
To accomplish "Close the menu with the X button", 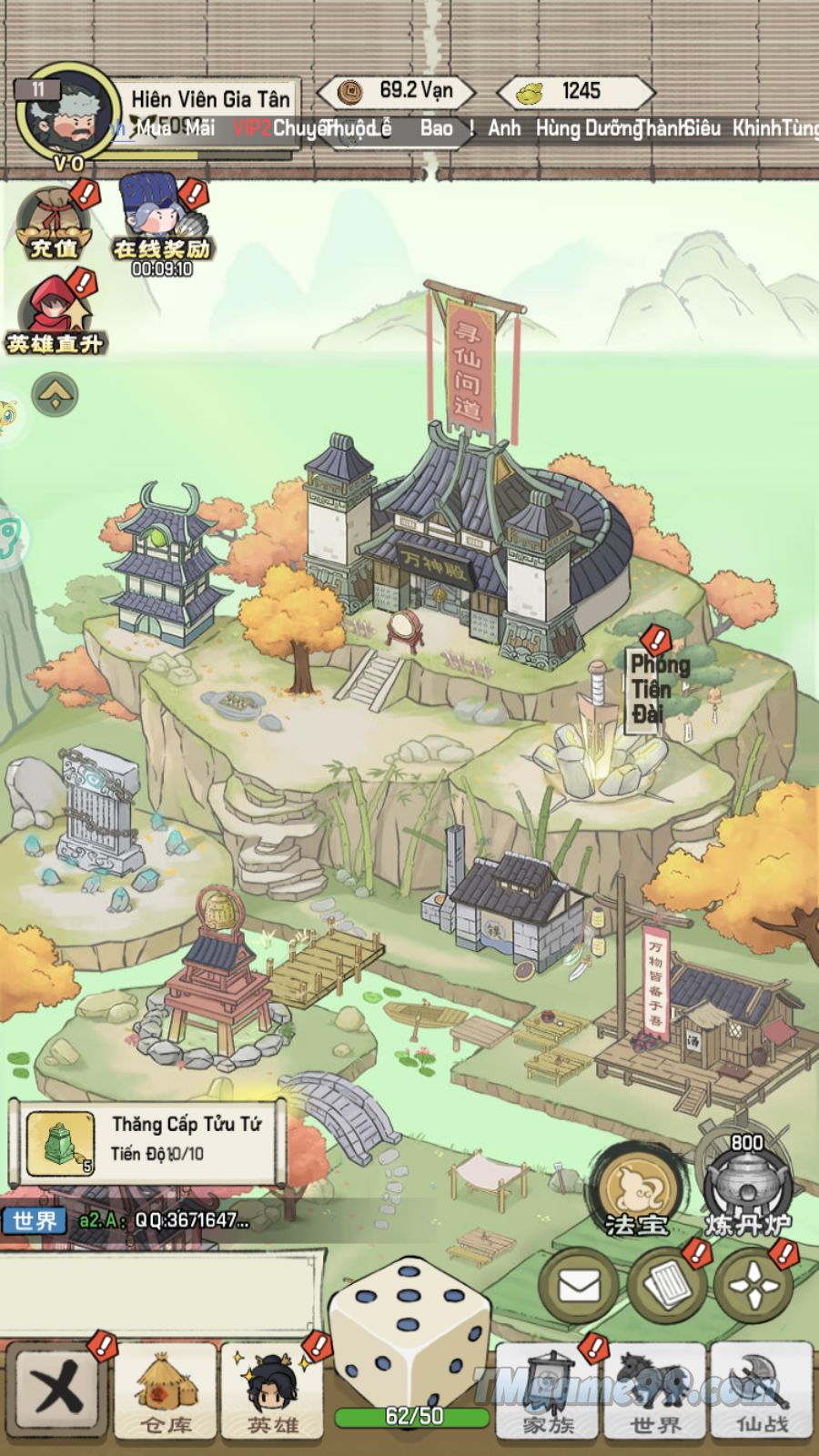I will [x=56, y=1390].
